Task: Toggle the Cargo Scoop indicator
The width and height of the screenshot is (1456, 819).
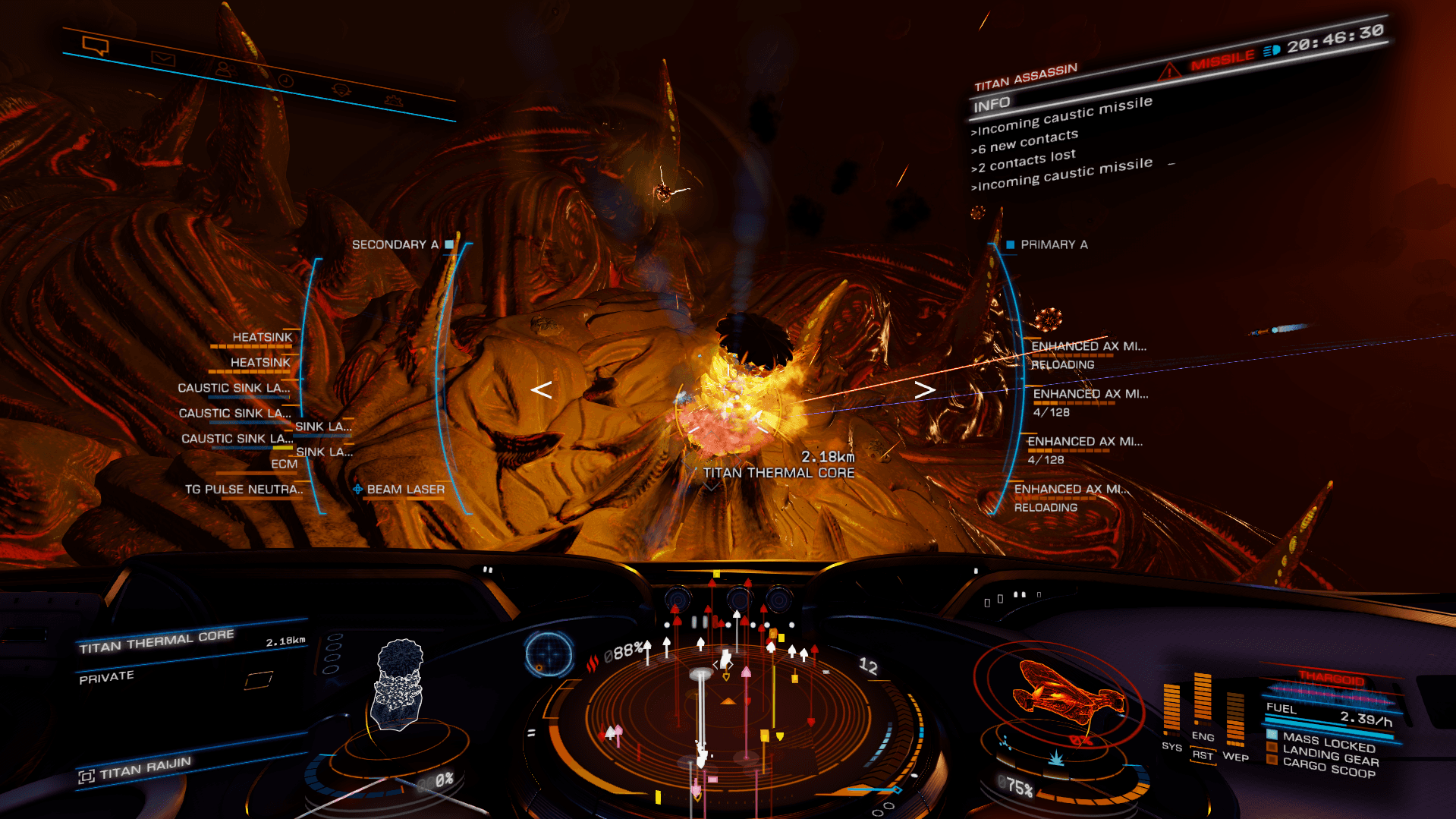Action: pos(1329,769)
